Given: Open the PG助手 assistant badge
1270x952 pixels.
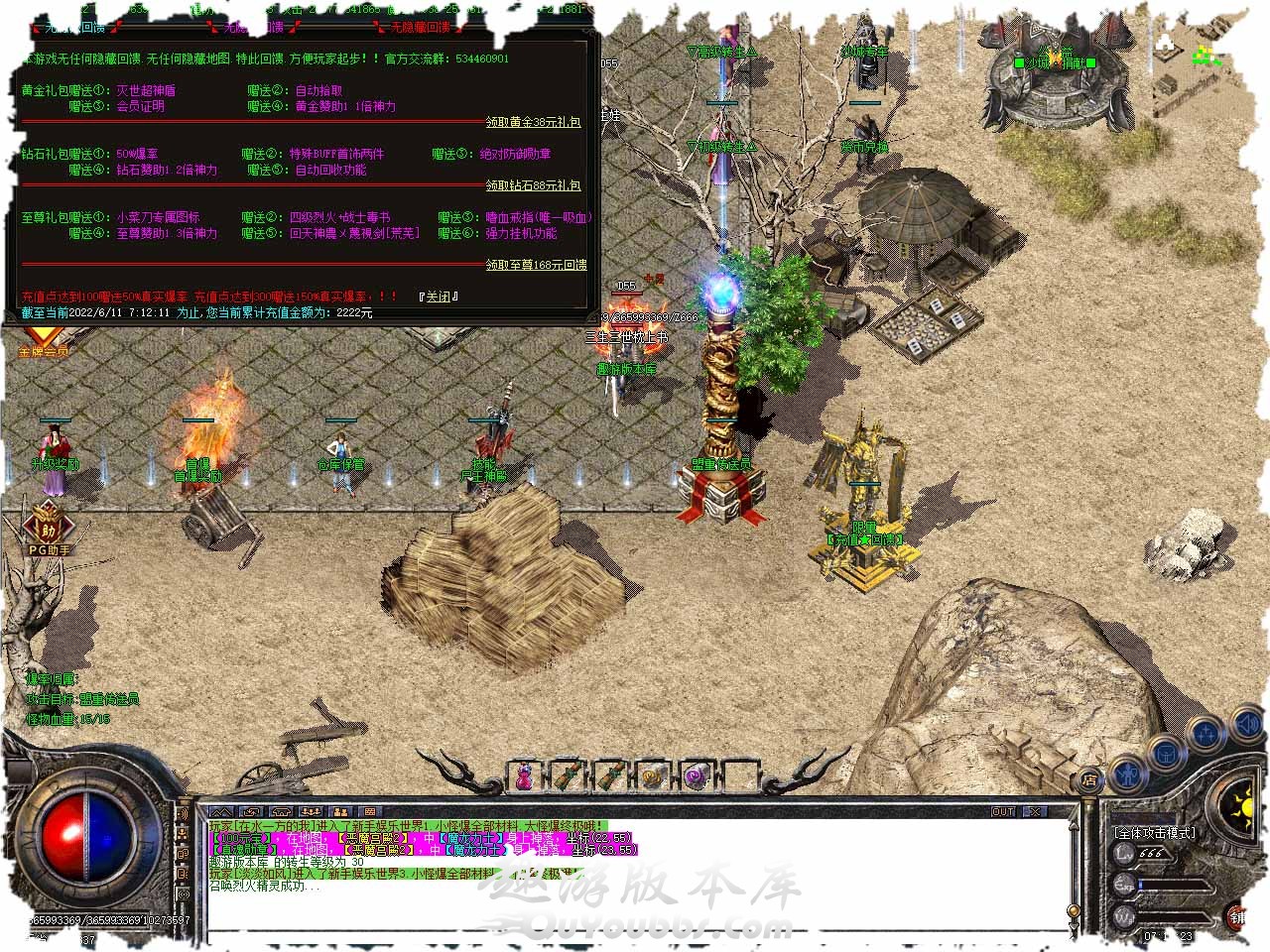Looking at the screenshot, I should click(48, 531).
